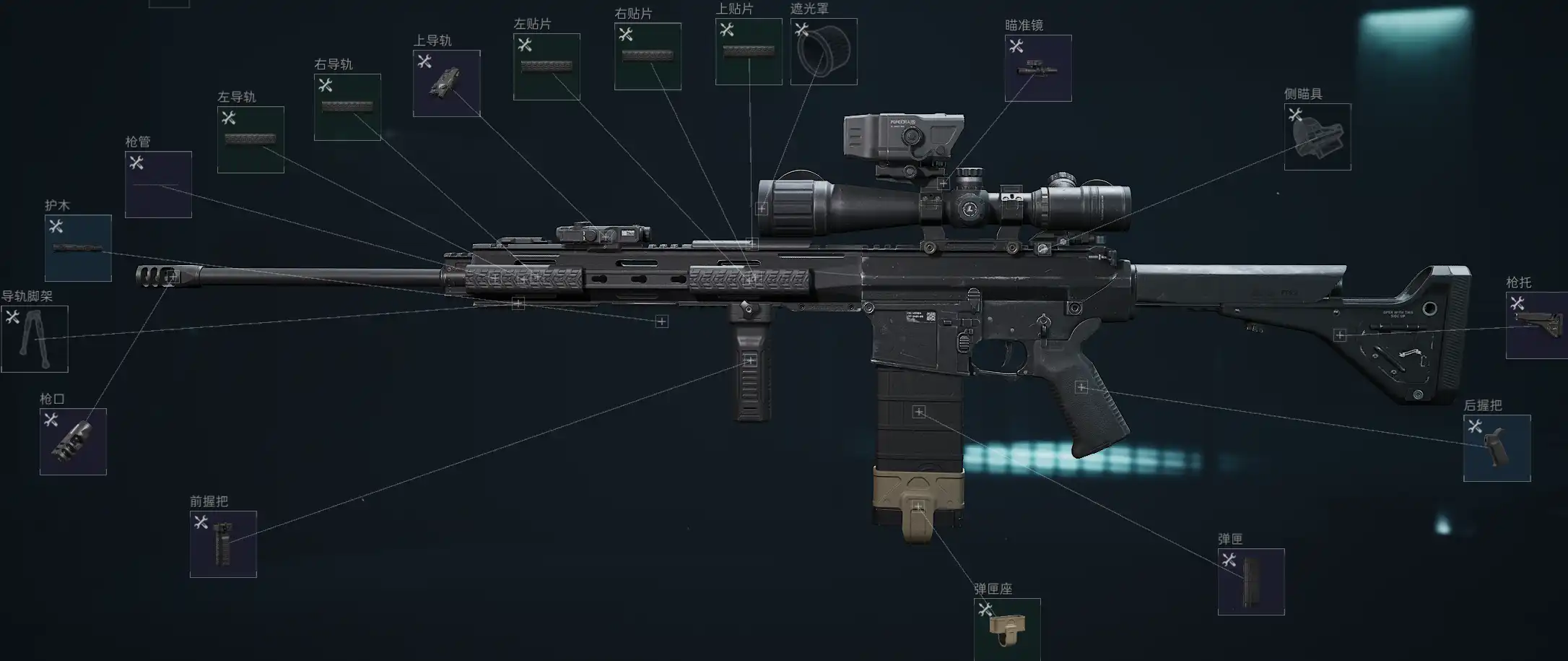Click the 弹匣 magazine slot
The image size is (1568, 661).
click(x=1251, y=582)
